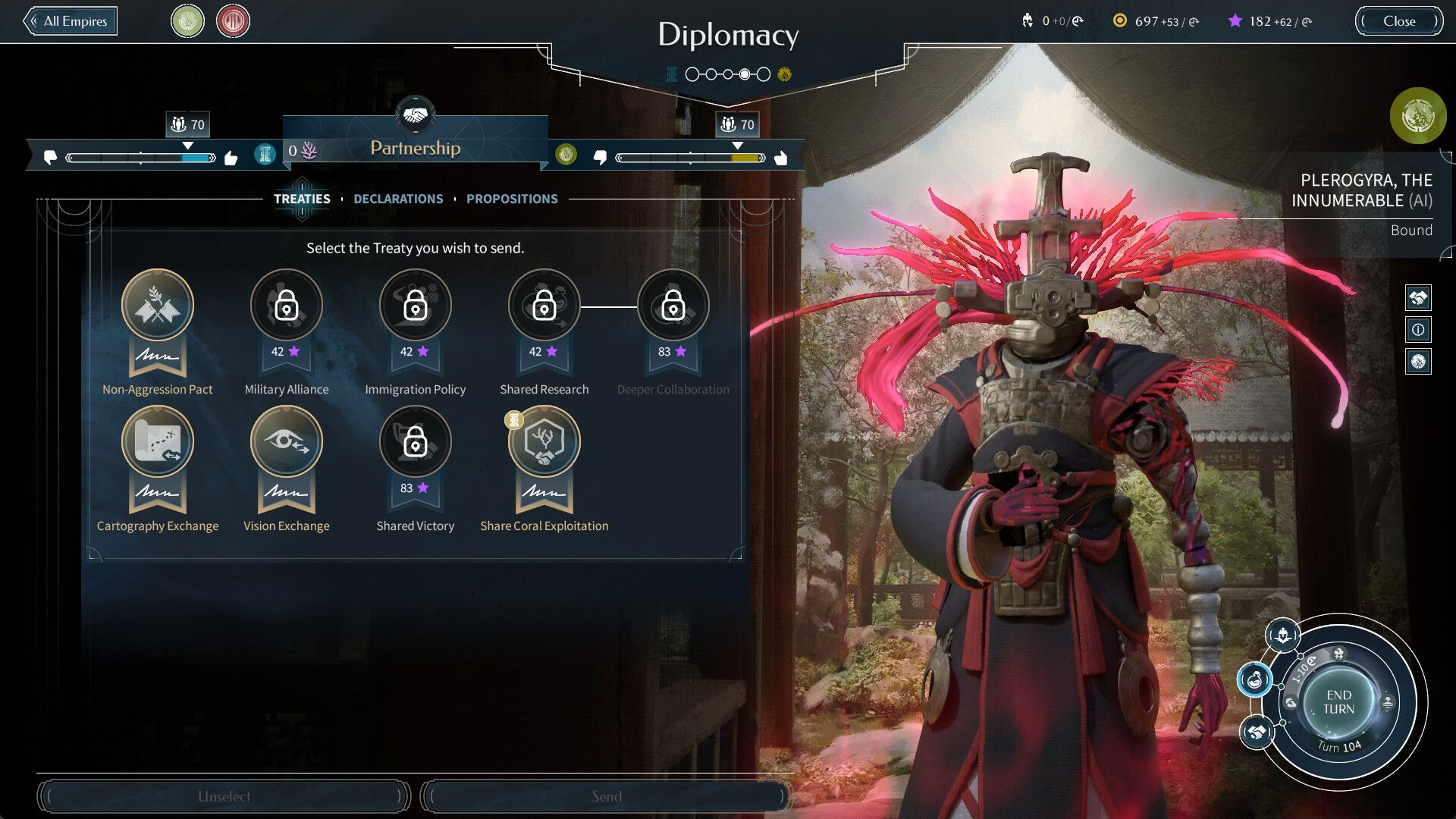The image size is (1456, 819).
Task: Toggle thumbs up on Plerogyra's relation bar
Action: (781, 157)
